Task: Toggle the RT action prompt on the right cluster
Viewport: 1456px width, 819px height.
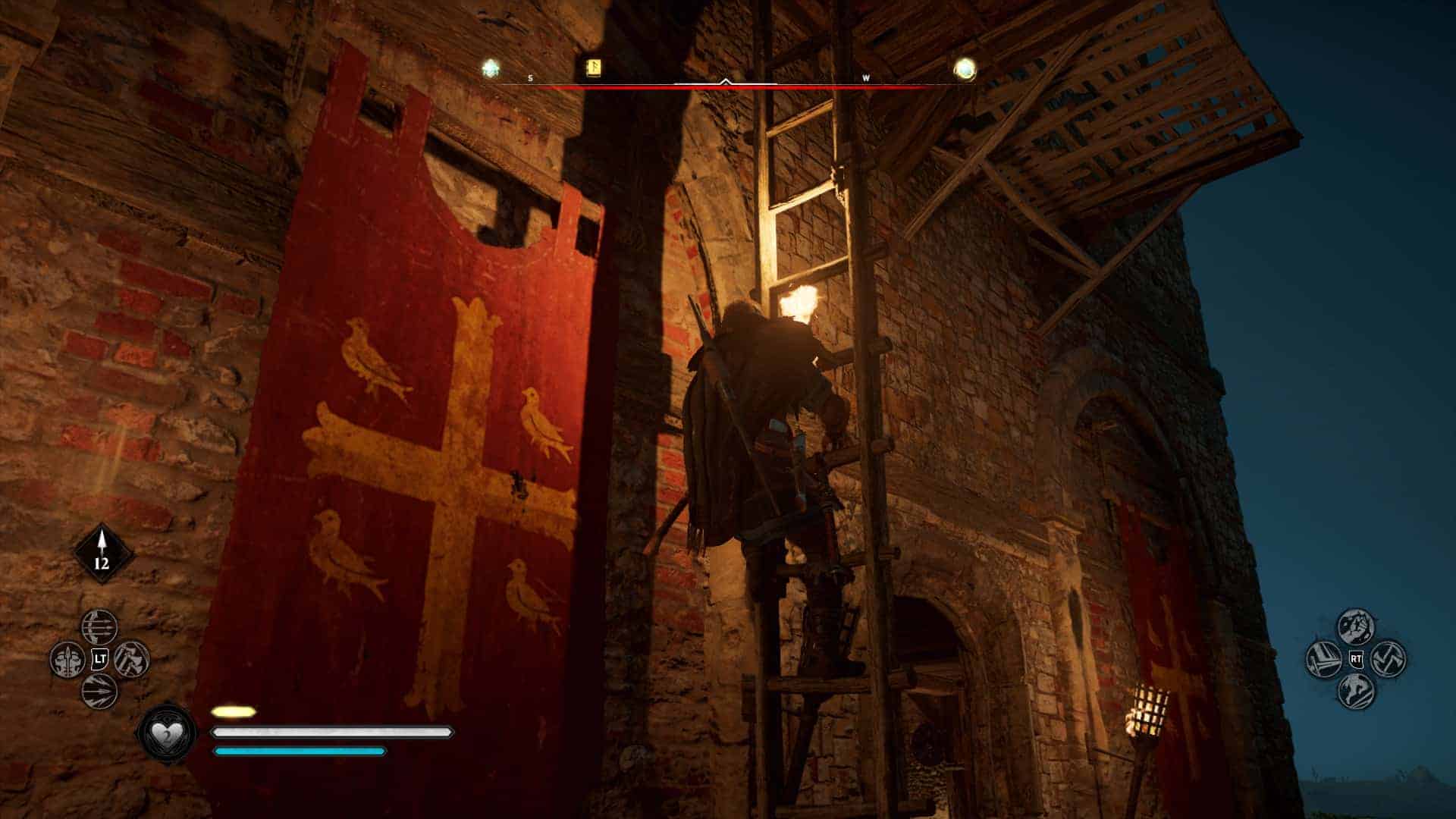Action: 1355,658
